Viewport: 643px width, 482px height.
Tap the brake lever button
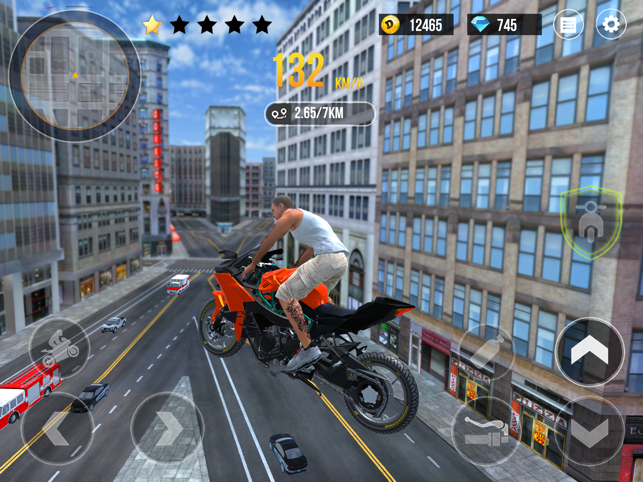click(x=485, y=431)
